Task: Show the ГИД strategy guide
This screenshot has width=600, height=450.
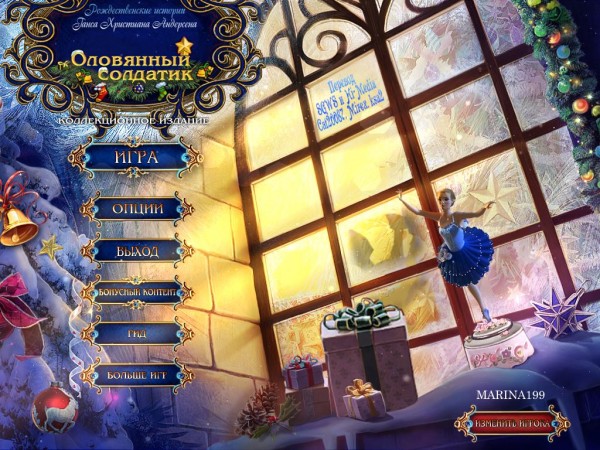Action: tap(137, 334)
